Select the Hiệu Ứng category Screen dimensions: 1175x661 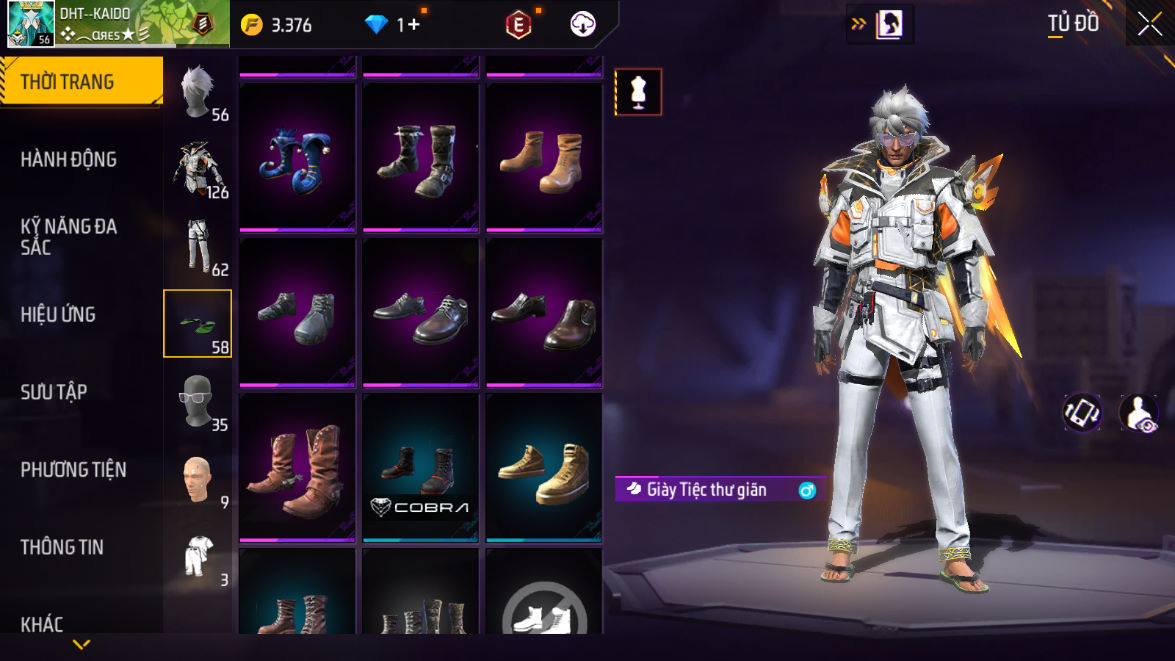coord(58,314)
